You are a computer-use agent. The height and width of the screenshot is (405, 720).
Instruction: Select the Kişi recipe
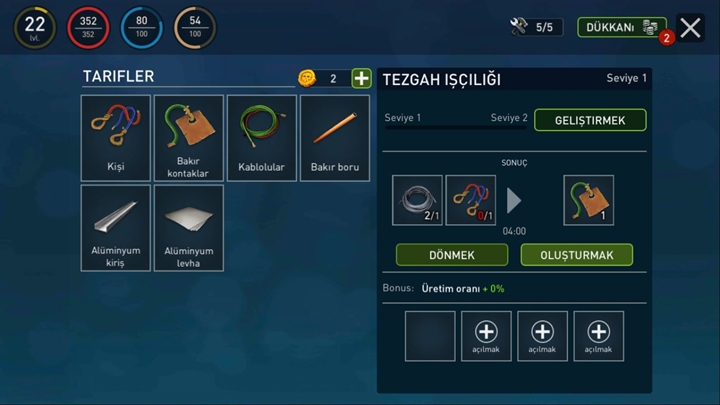[x=116, y=138]
